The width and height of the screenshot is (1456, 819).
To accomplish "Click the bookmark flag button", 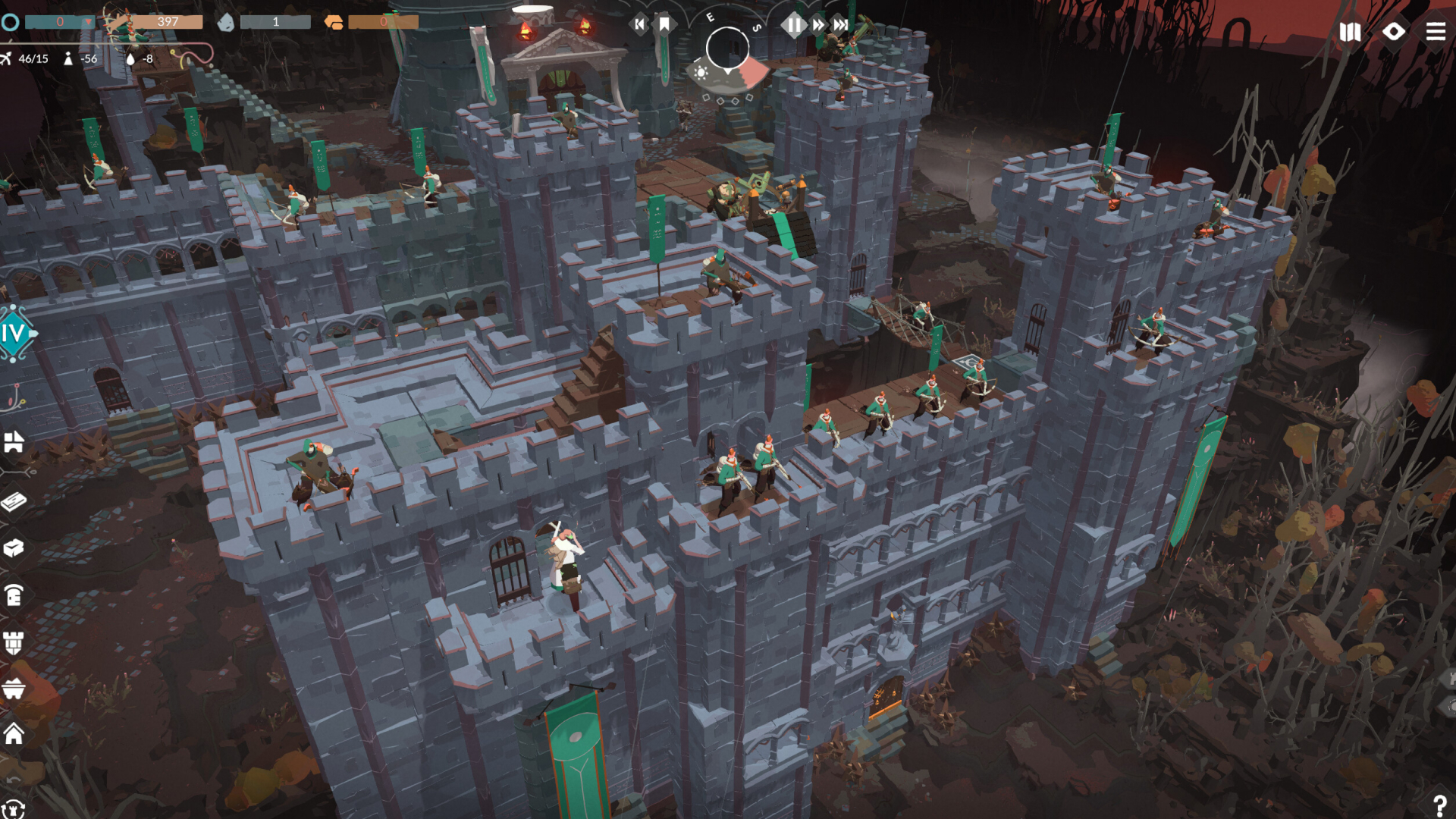I will 664,25.
